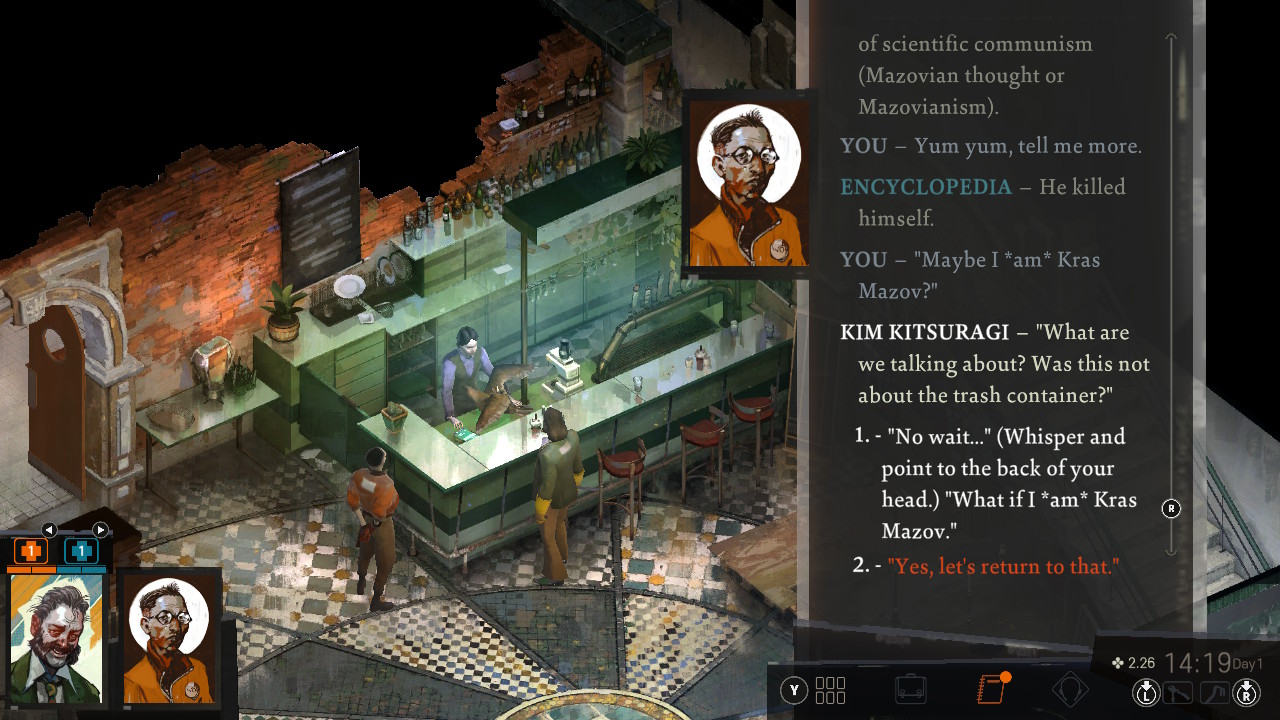Select "Yes, let's return to that." reply
The image size is (1280, 720).
(1002, 566)
